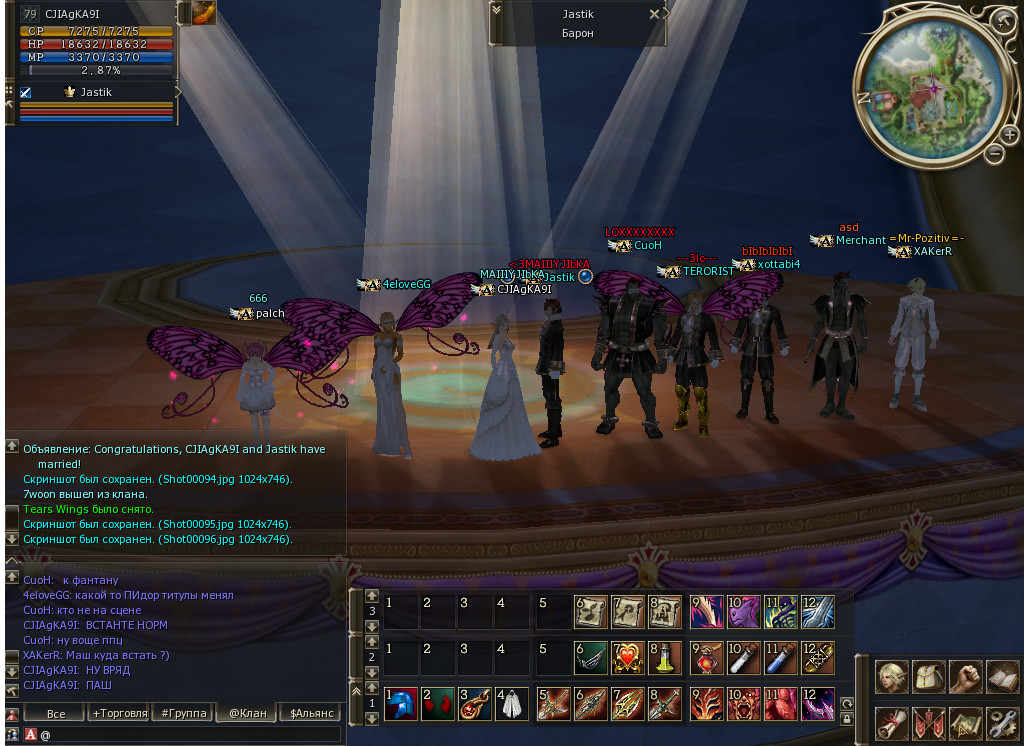Use the red heart item hotbar slot
Screen dimensions: 1024x746
point(626,657)
